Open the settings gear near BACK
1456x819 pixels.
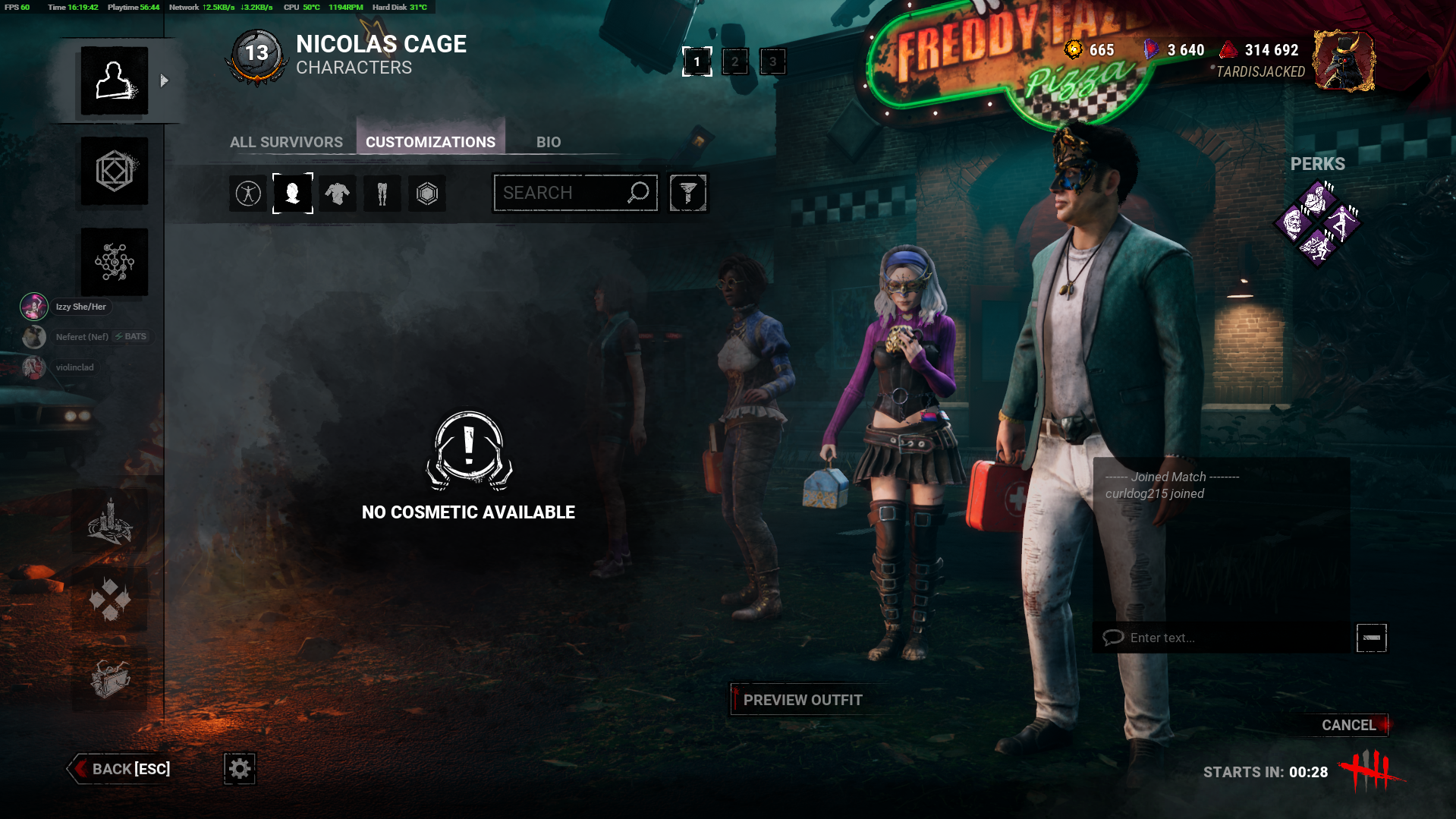point(239,768)
